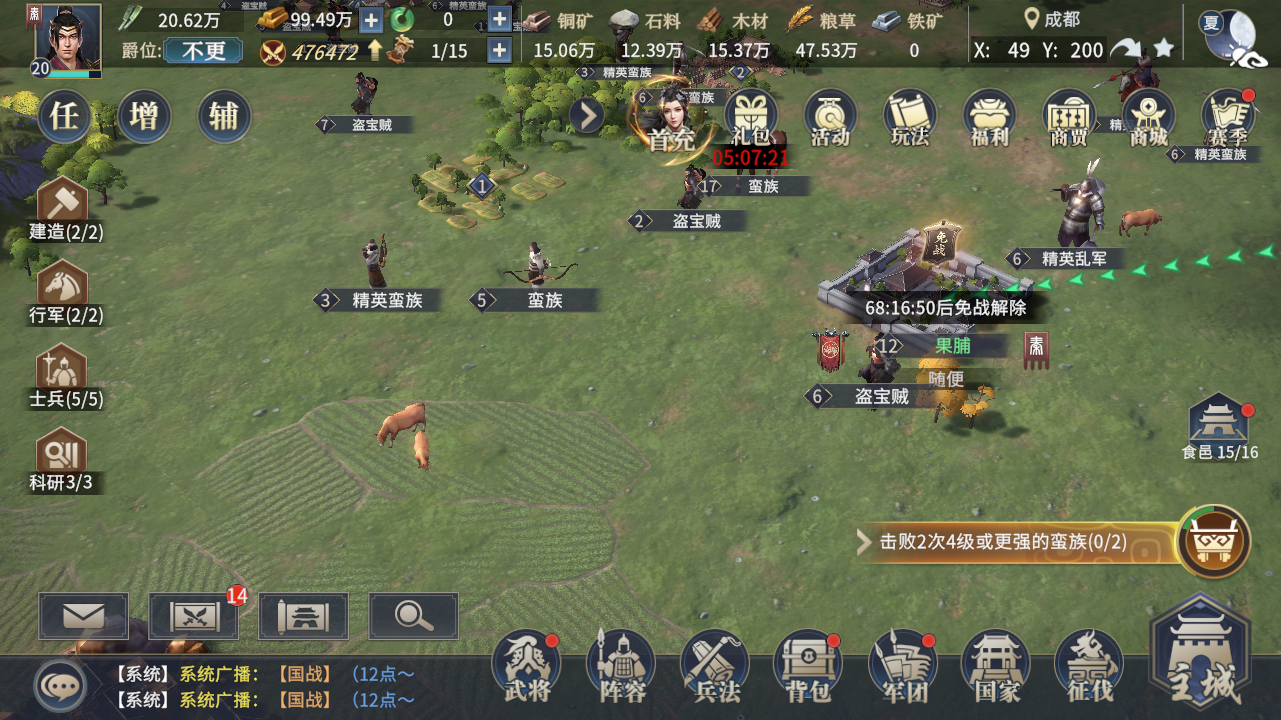Screen dimensions: 1281x720
Task: Open battle reports with crossed swords
Action: [193, 616]
